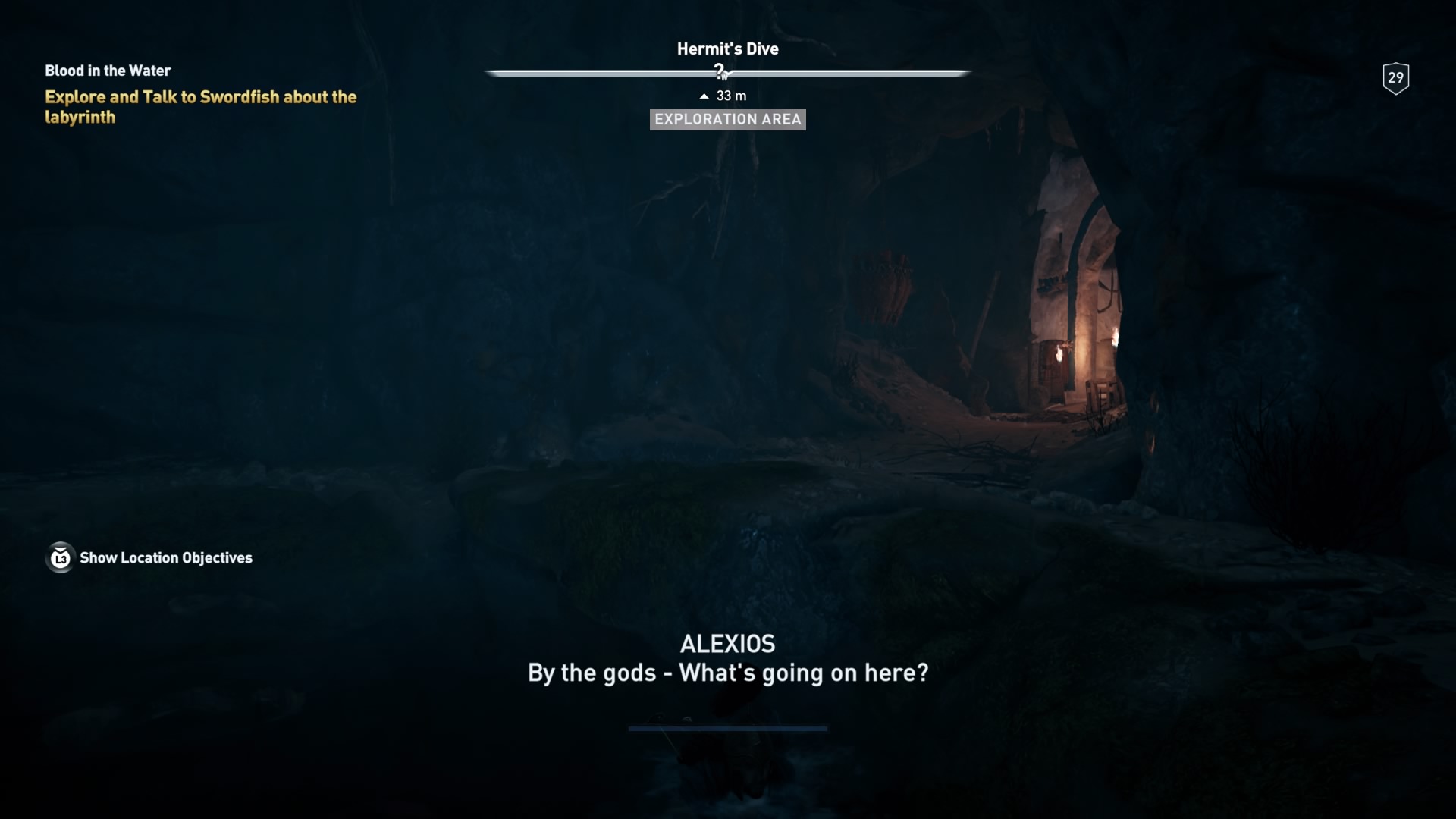Toggle the quest tracker for Blood in the Water
The height and width of the screenshot is (819, 1456).
pyautogui.click(x=107, y=71)
